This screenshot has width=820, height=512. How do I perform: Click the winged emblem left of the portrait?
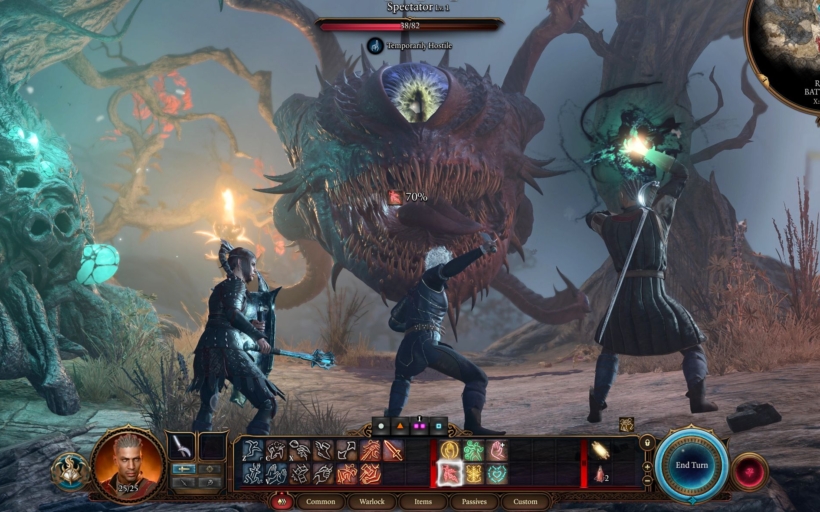pyautogui.click(x=70, y=469)
